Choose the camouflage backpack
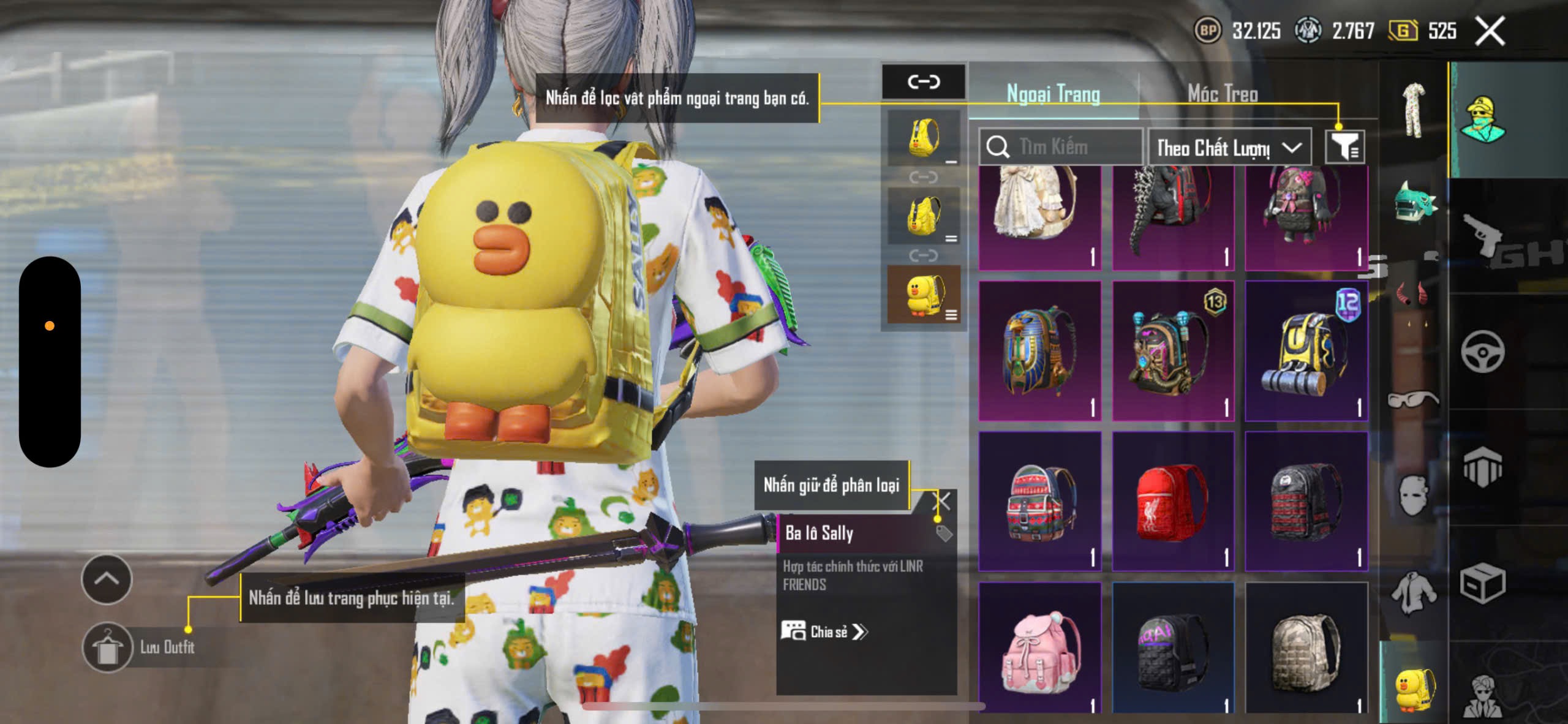This screenshot has width=1568, height=724. (x=1306, y=648)
